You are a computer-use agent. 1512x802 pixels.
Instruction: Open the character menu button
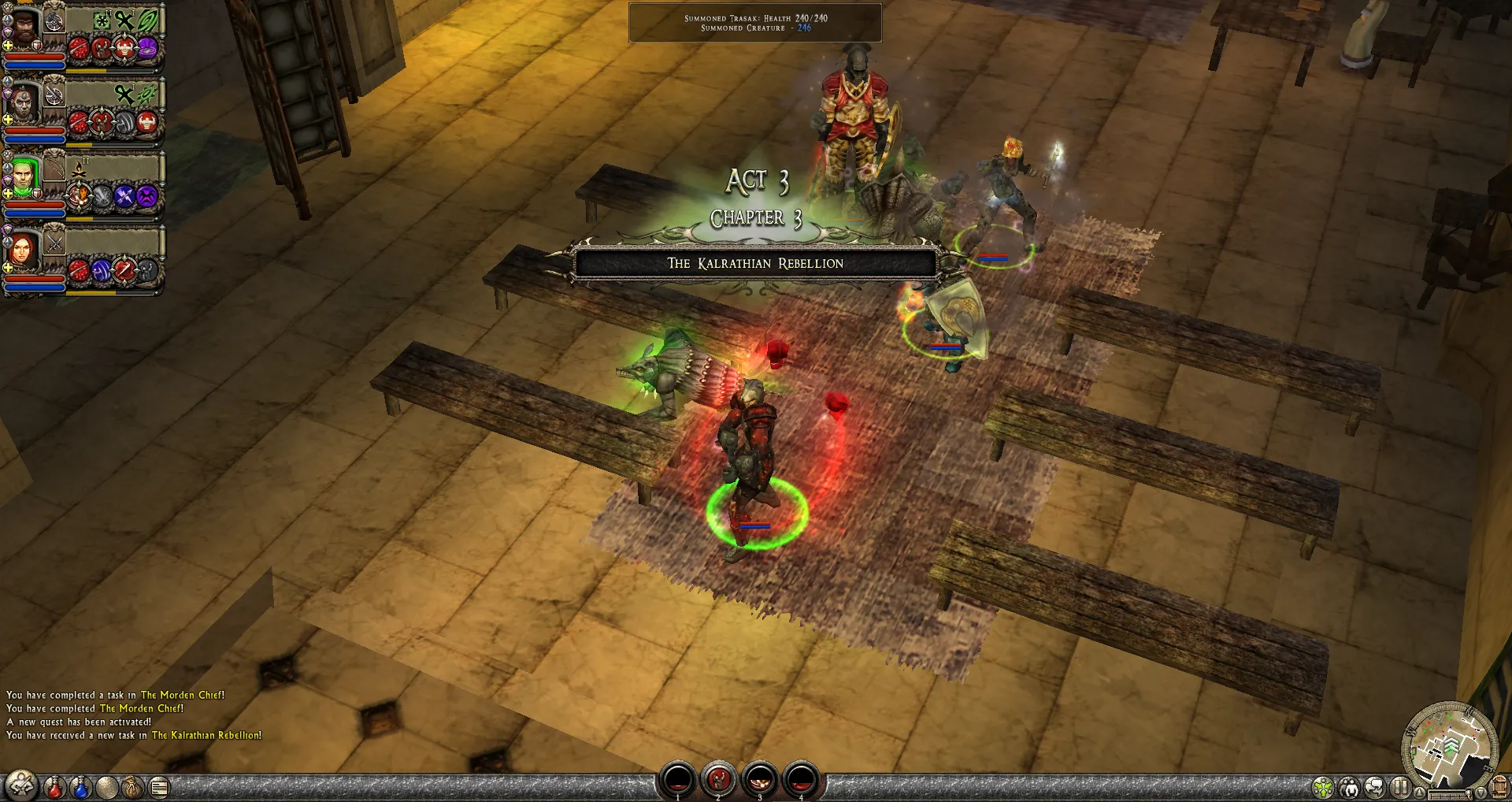(x=21, y=785)
